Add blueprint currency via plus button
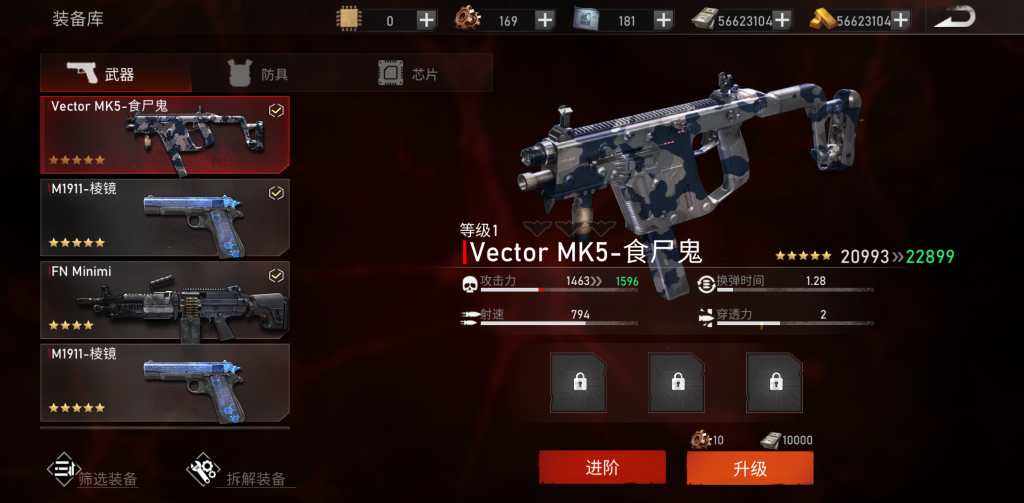 (x=663, y=20)
